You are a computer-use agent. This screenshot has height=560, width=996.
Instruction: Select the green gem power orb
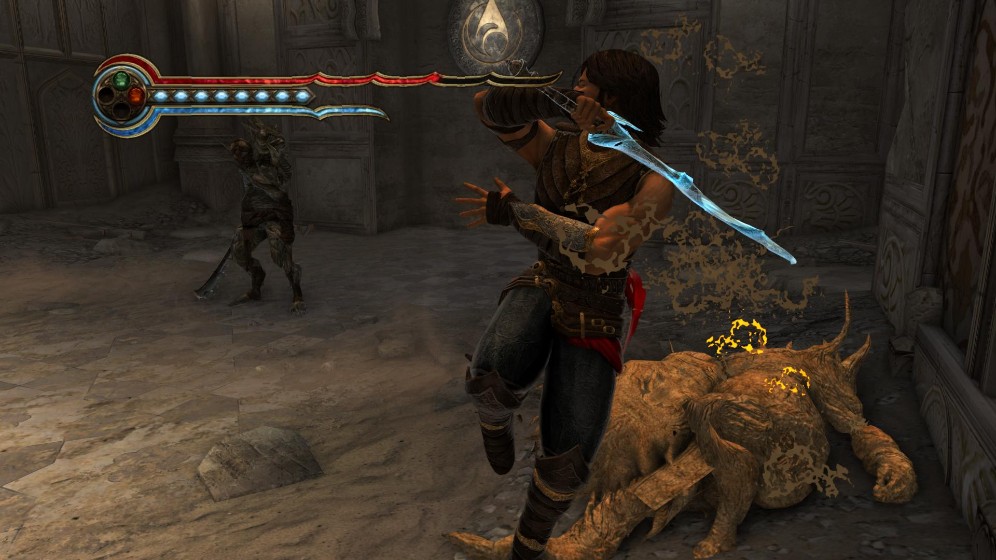pos(121,79)
